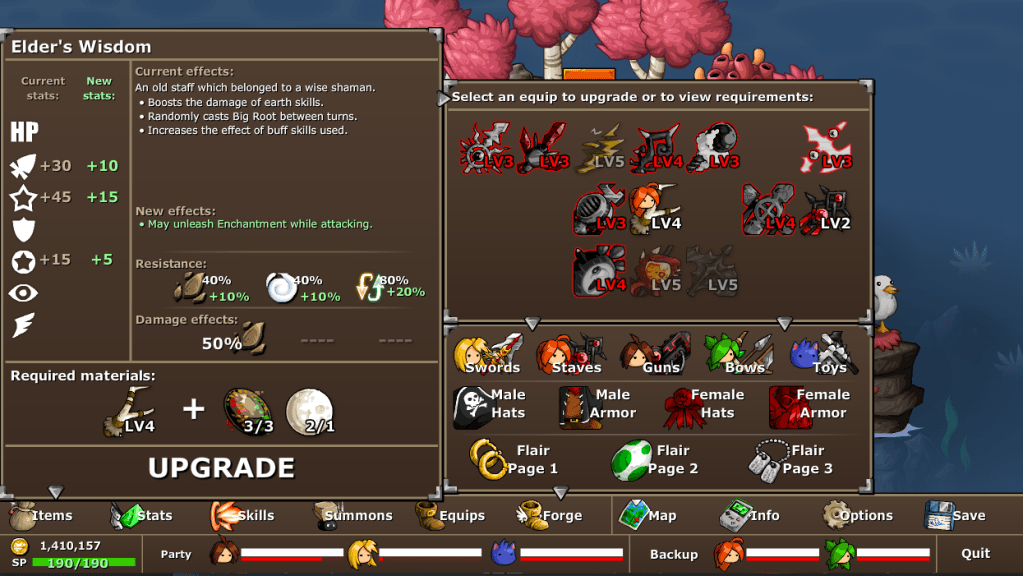
Task: Open the Summons menu
Action: 352,515
